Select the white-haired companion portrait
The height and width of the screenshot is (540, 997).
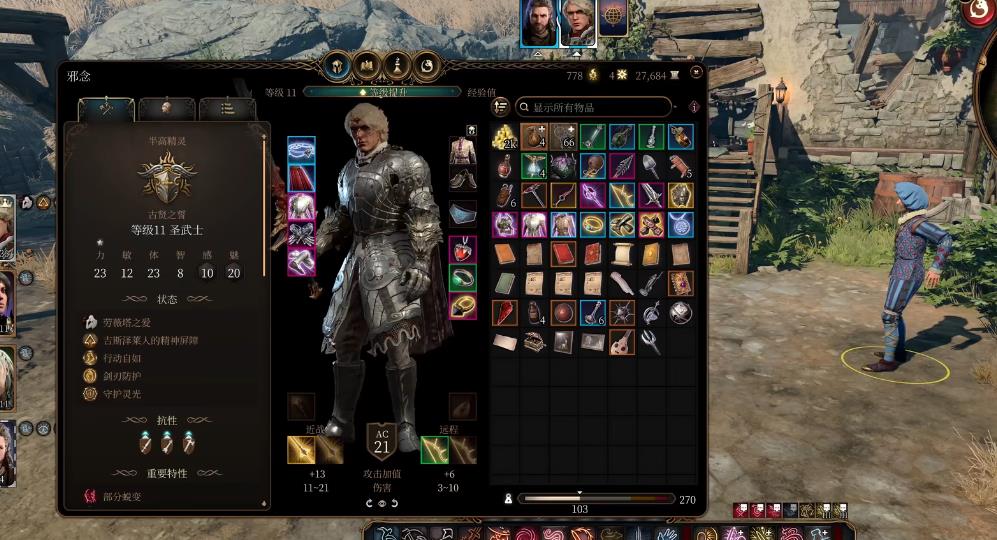[577, 24]
